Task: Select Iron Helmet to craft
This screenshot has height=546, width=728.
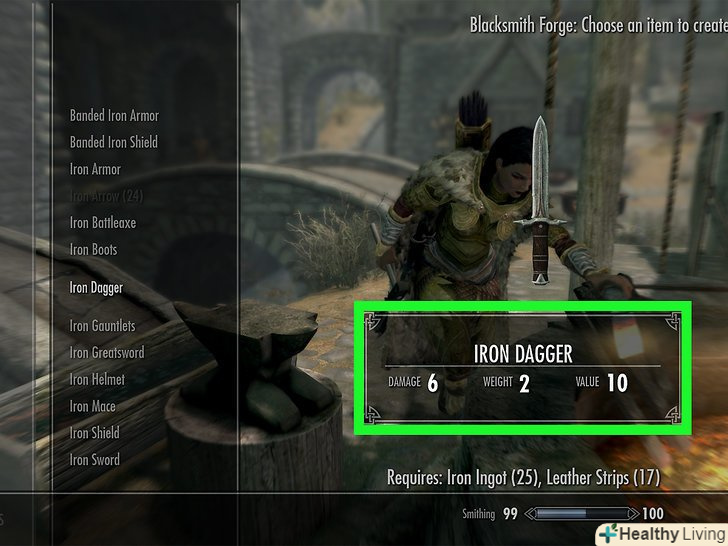Action: [x=97, y=380]
